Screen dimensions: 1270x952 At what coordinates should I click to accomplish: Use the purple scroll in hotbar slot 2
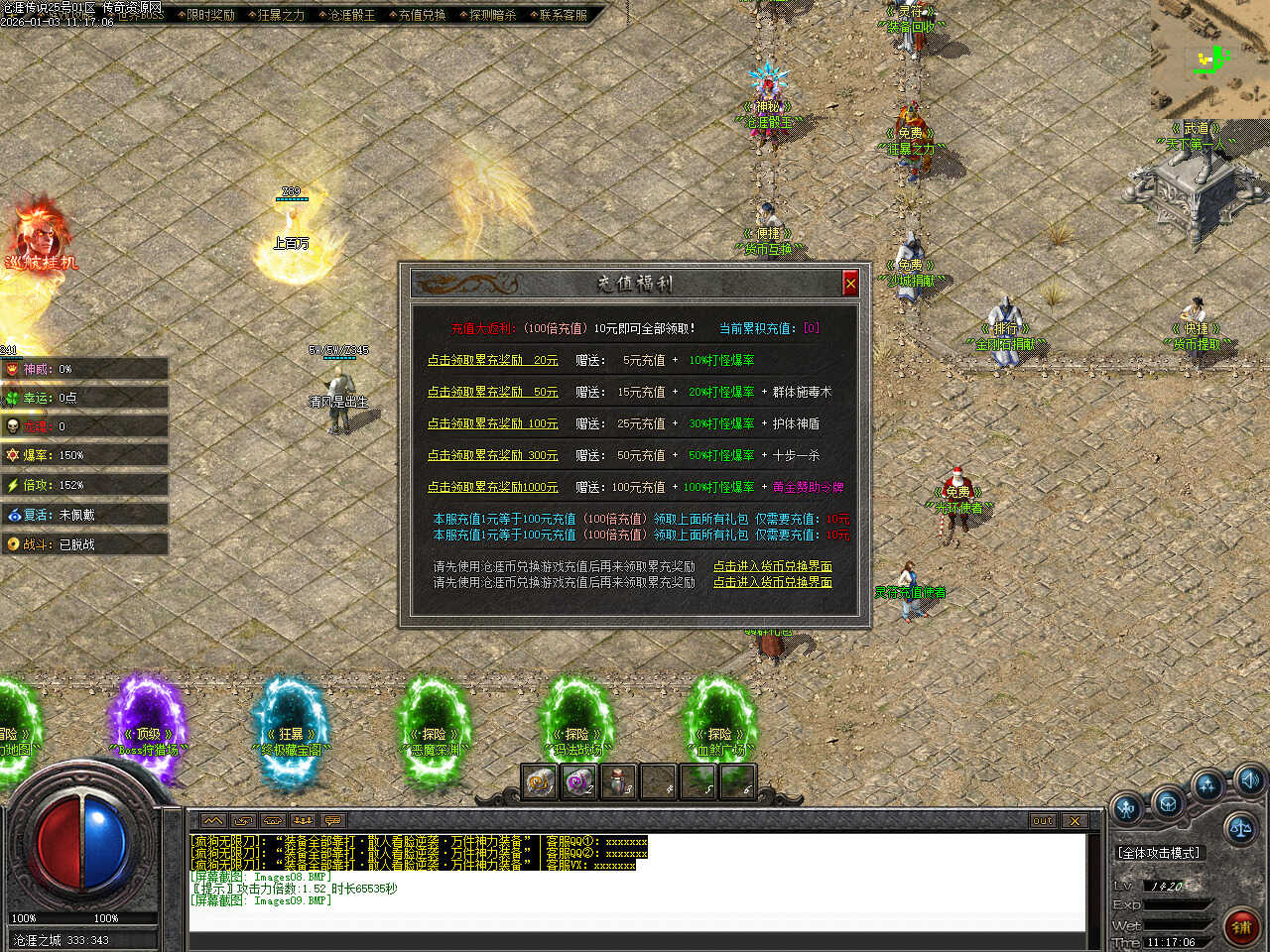click(578, 782)
